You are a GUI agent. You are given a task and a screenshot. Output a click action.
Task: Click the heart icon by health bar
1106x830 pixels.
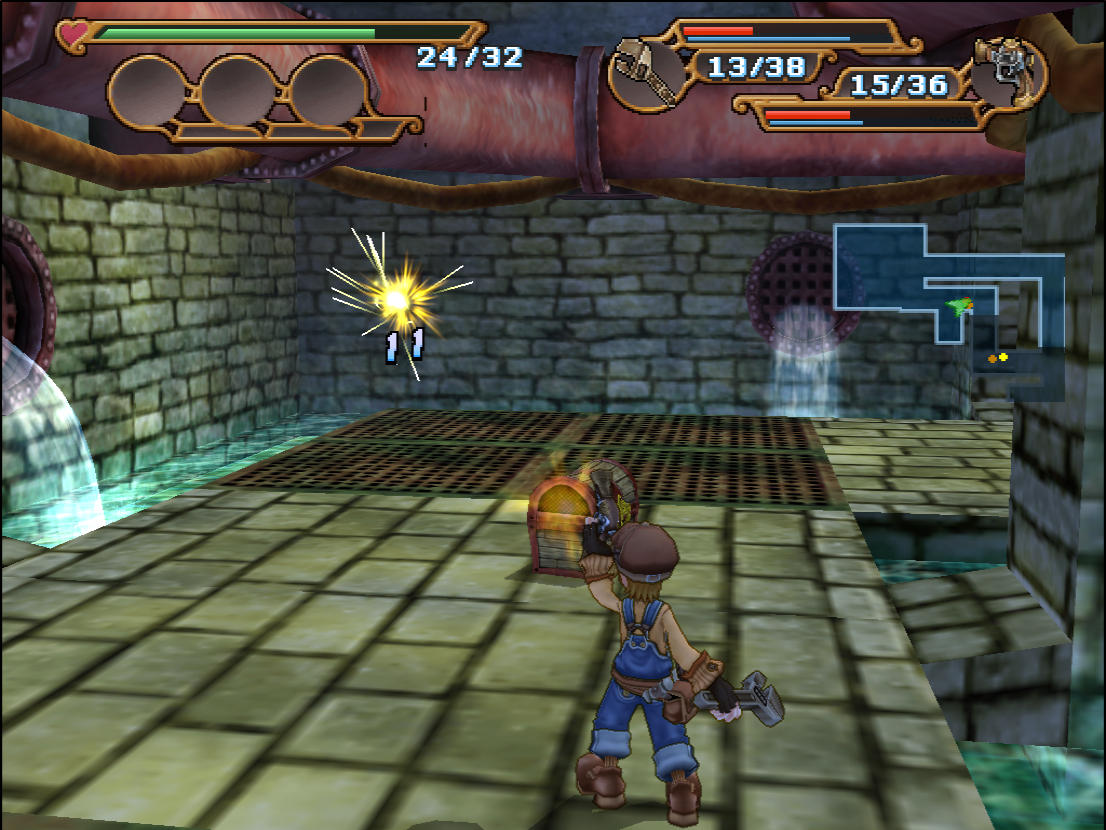click(73, 35)
